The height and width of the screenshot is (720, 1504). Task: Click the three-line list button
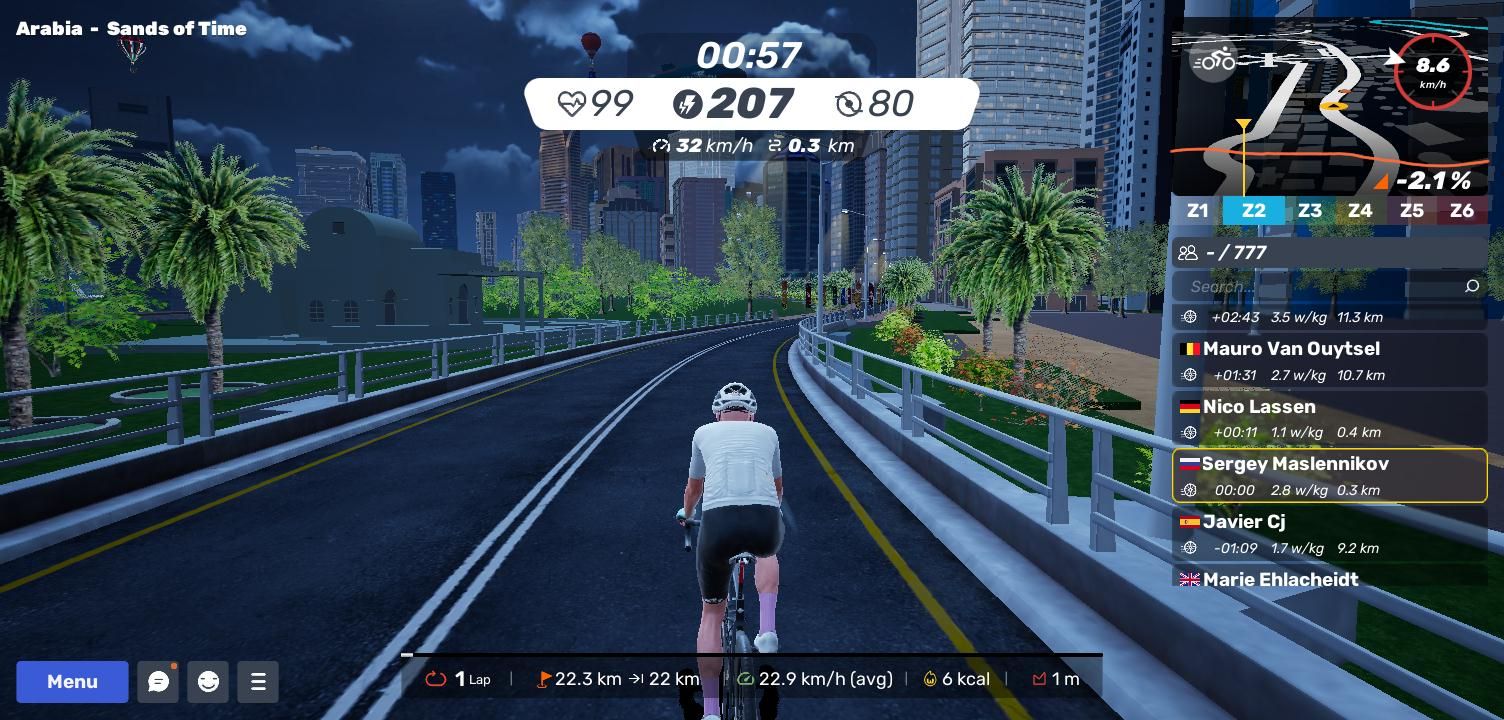coord(258,682)
